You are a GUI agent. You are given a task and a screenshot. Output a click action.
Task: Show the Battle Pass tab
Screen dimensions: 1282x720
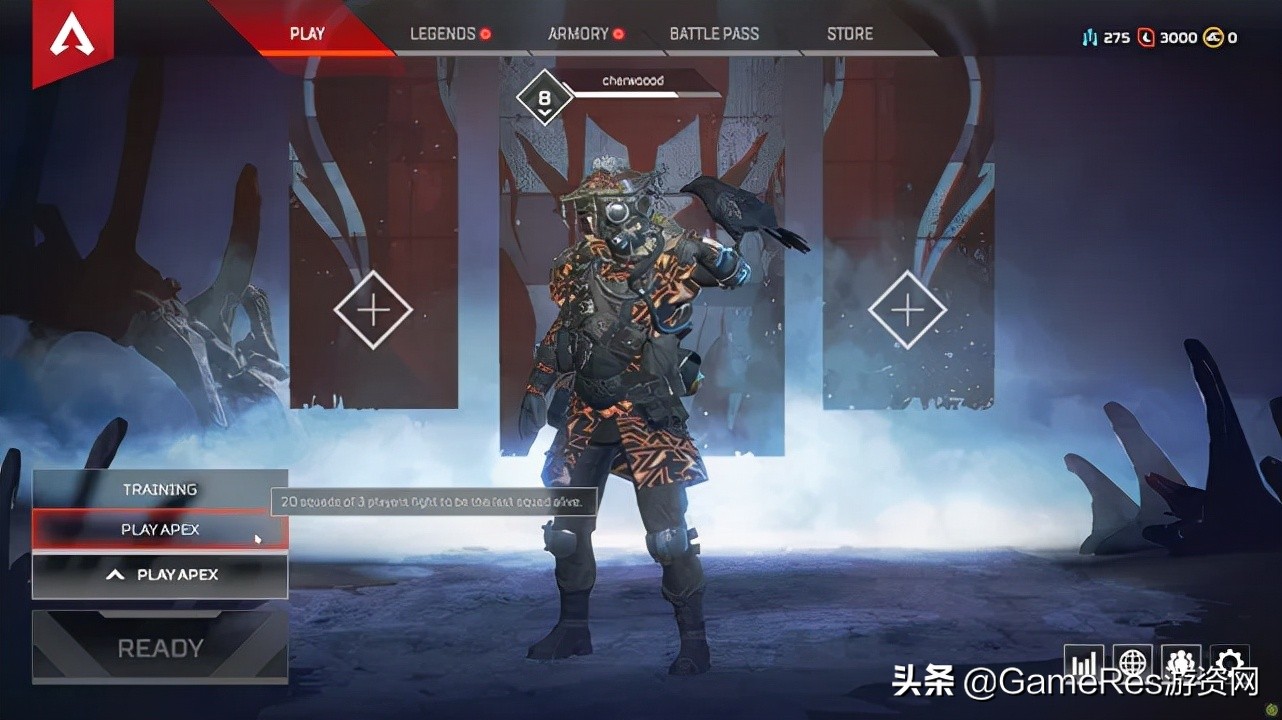[714, 34]
